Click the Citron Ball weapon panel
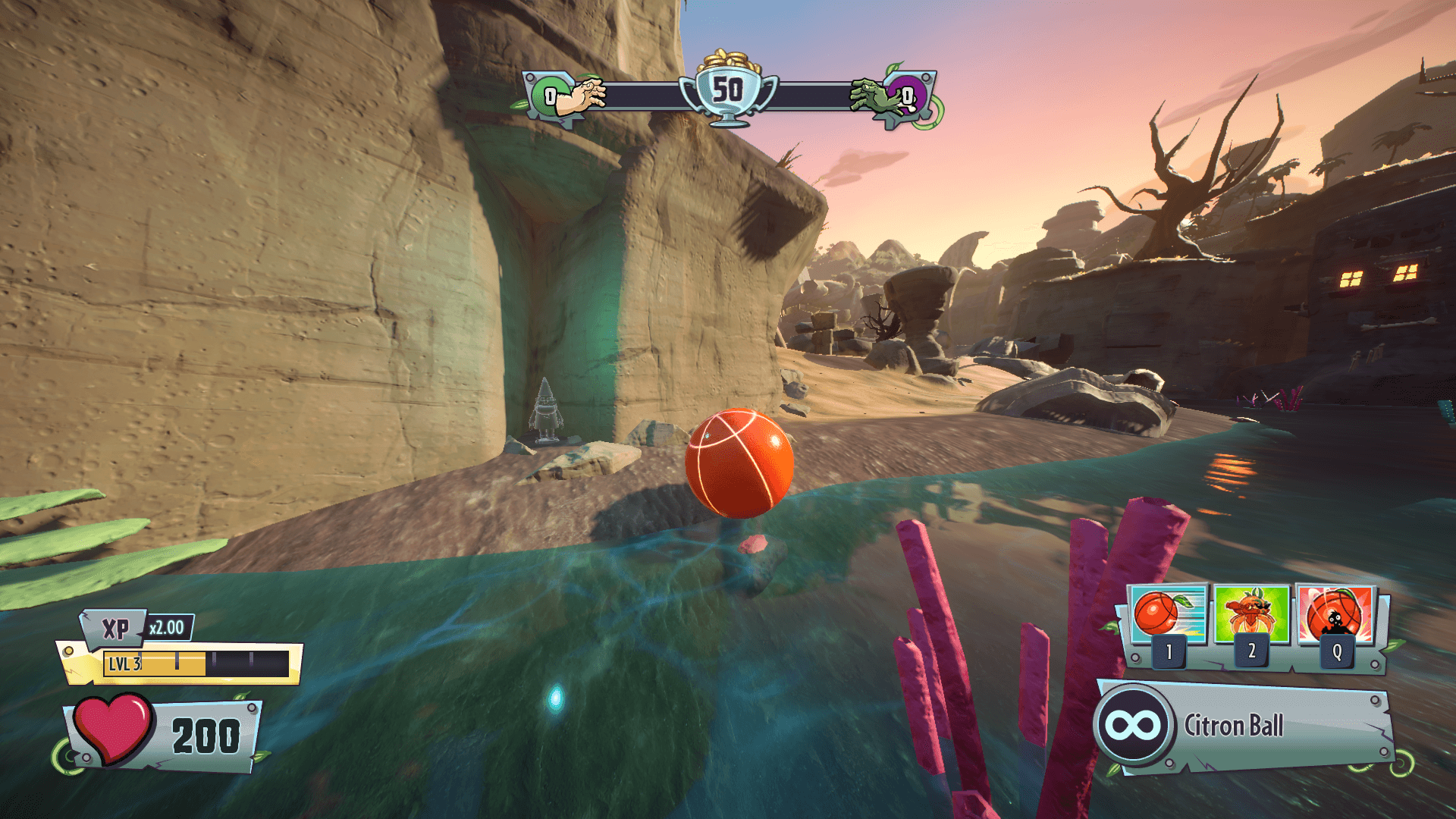The height and width of the screenshot is (819, 1456). [1244, 726]
